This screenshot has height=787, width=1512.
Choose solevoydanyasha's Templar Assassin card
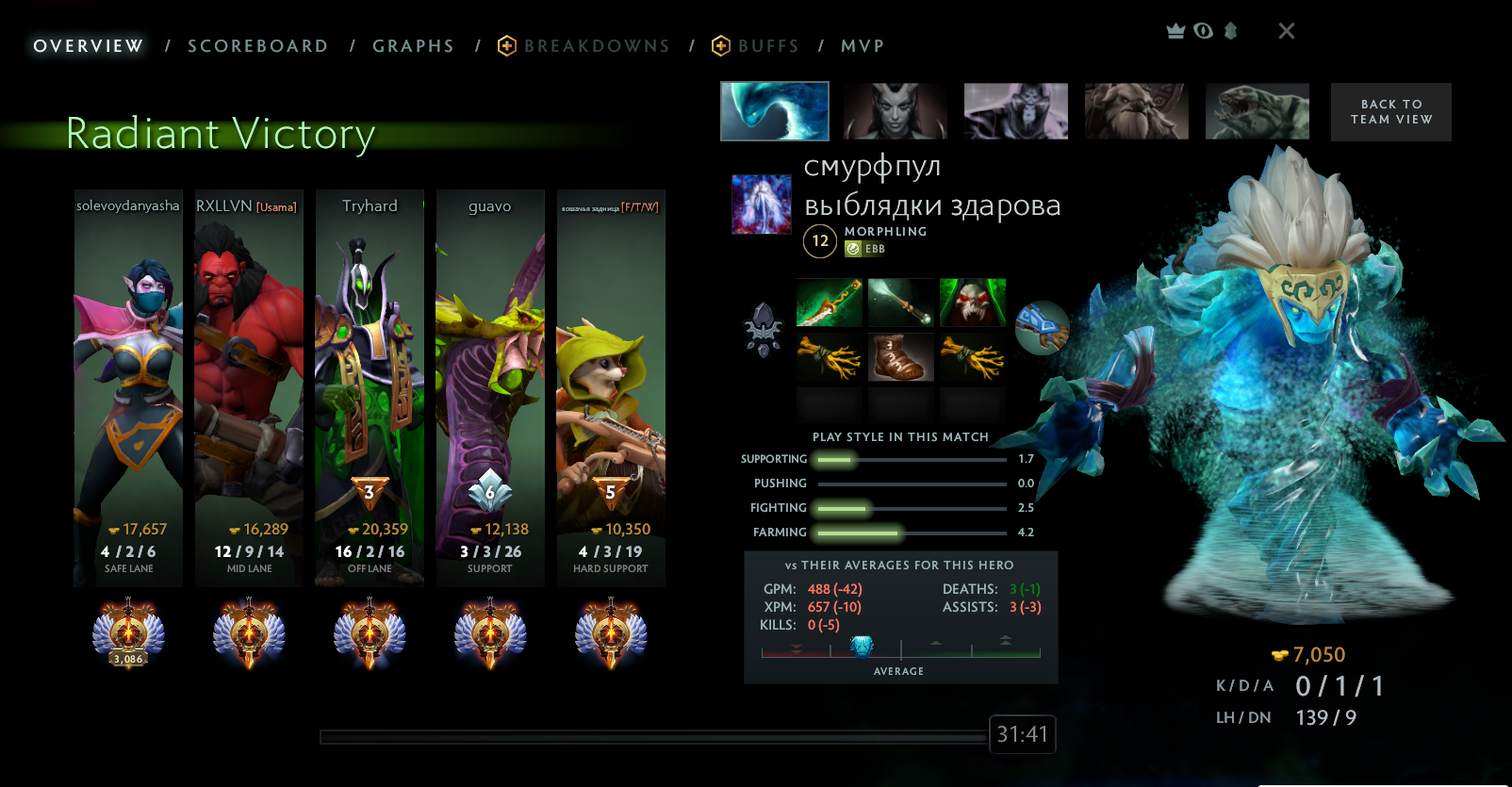pyautogui.click(x=128, y=386)
